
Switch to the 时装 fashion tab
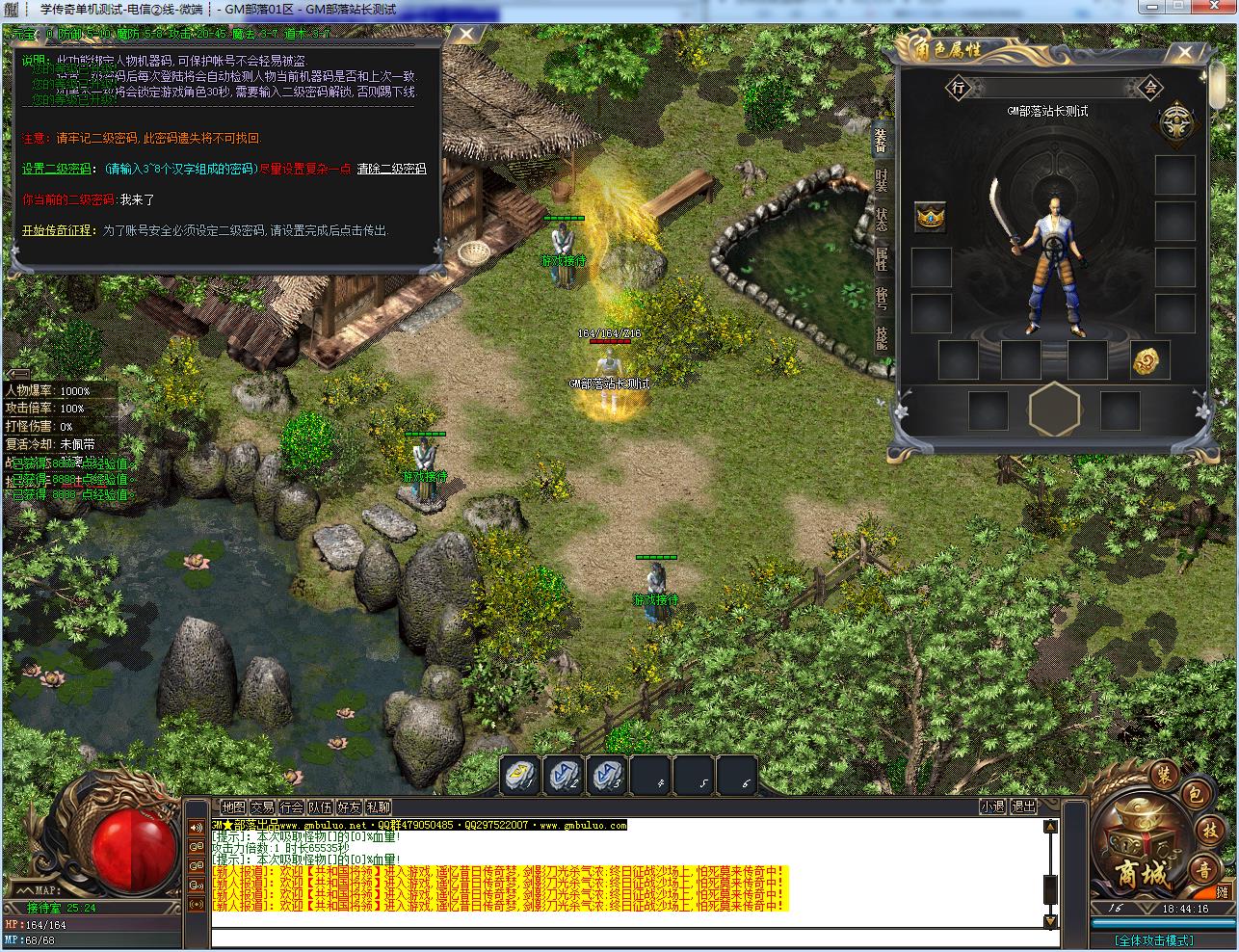click(881, 181)
